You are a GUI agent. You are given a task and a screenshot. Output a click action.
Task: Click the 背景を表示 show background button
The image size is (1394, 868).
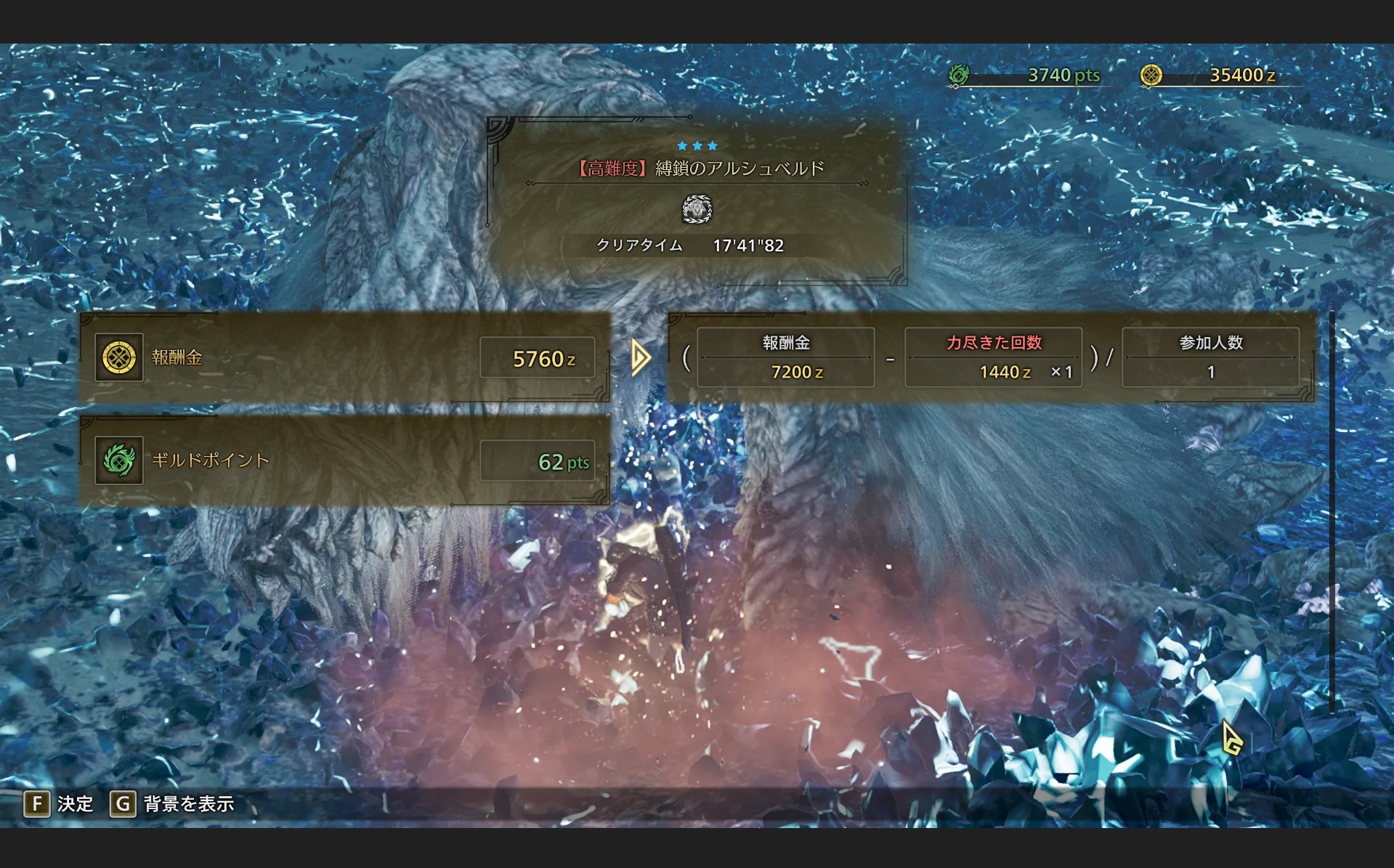tap(173, 804)
